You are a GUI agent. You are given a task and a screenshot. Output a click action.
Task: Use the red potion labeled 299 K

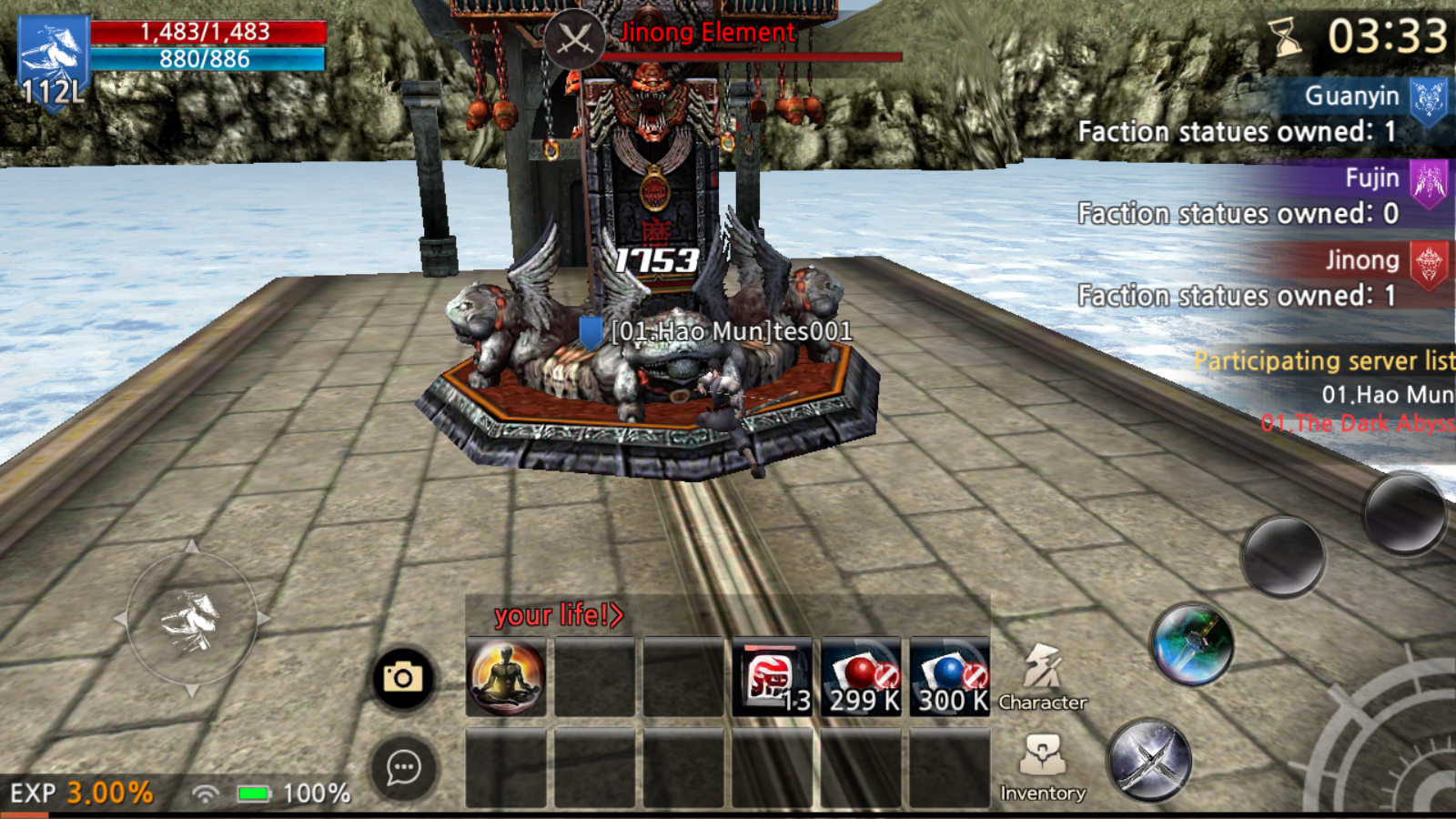click(861, 677)
